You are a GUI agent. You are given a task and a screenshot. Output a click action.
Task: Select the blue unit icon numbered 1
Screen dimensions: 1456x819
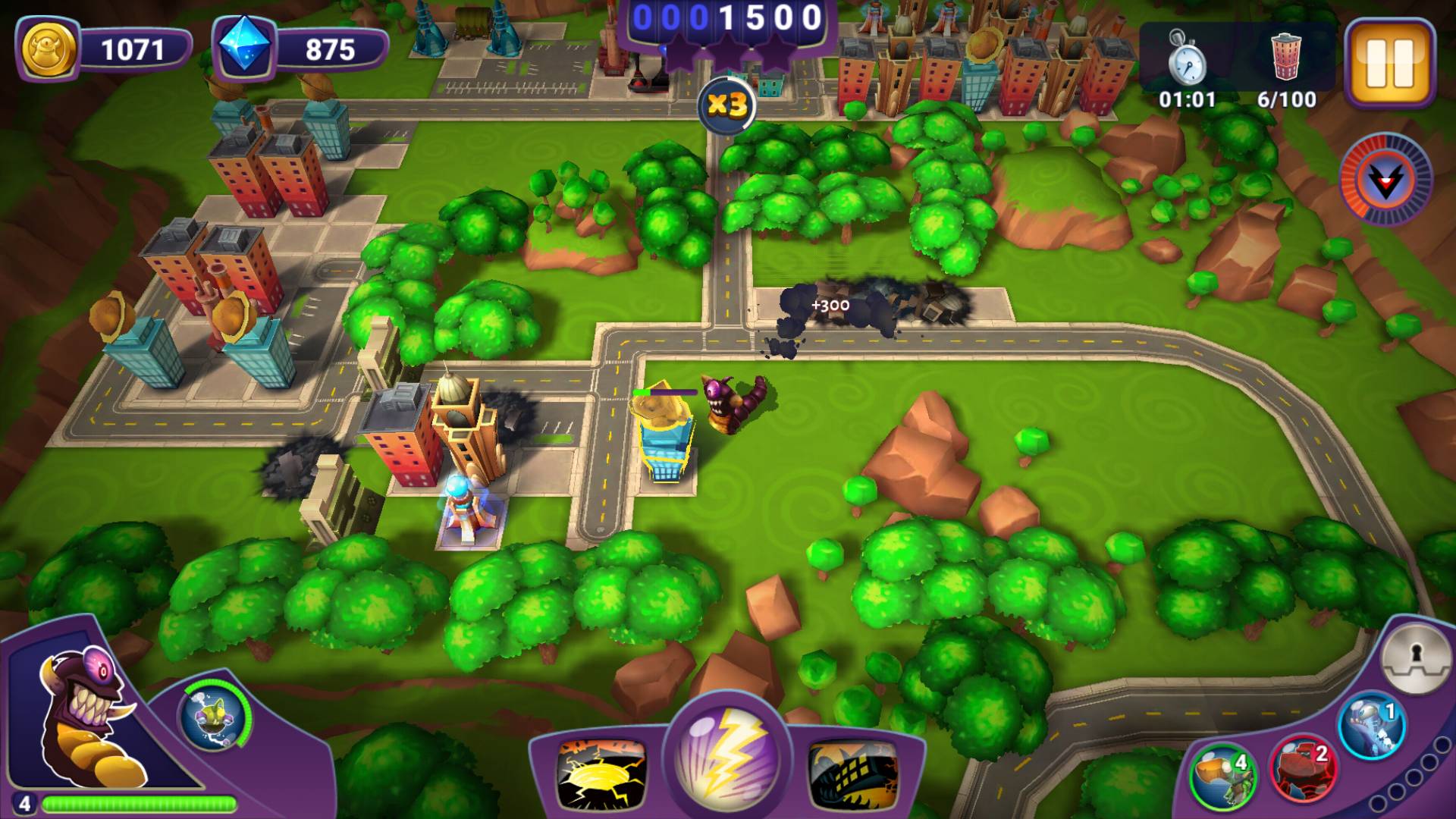point(1370,726)
